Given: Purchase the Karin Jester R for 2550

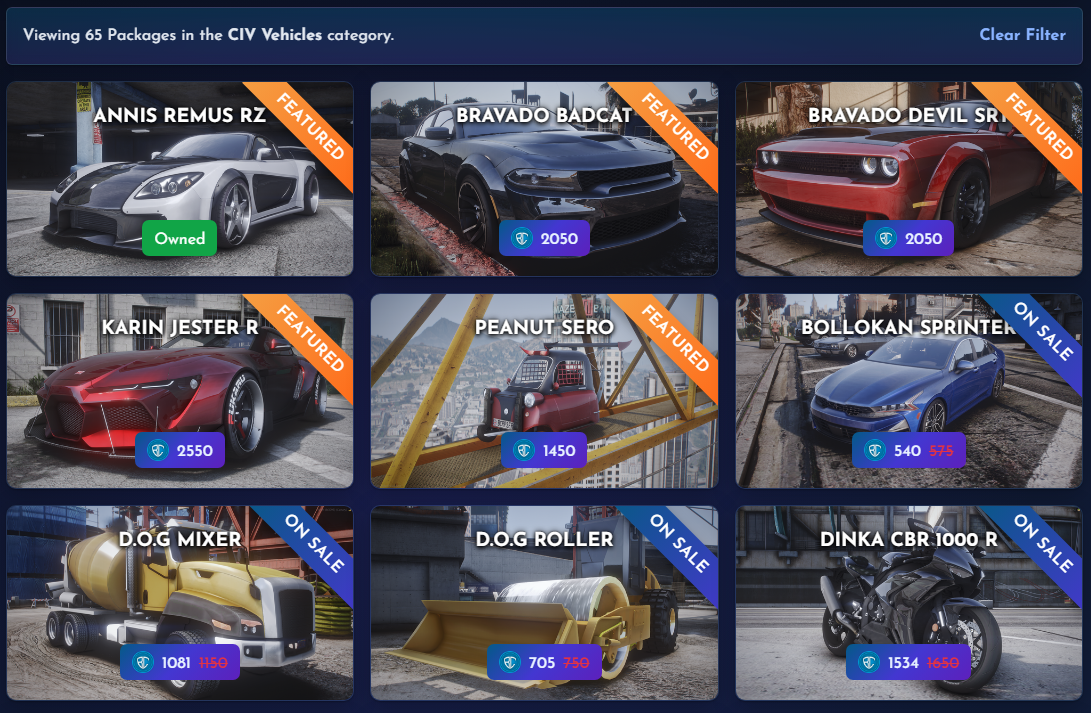Looking at the screenshot, I should coord(180,451).
